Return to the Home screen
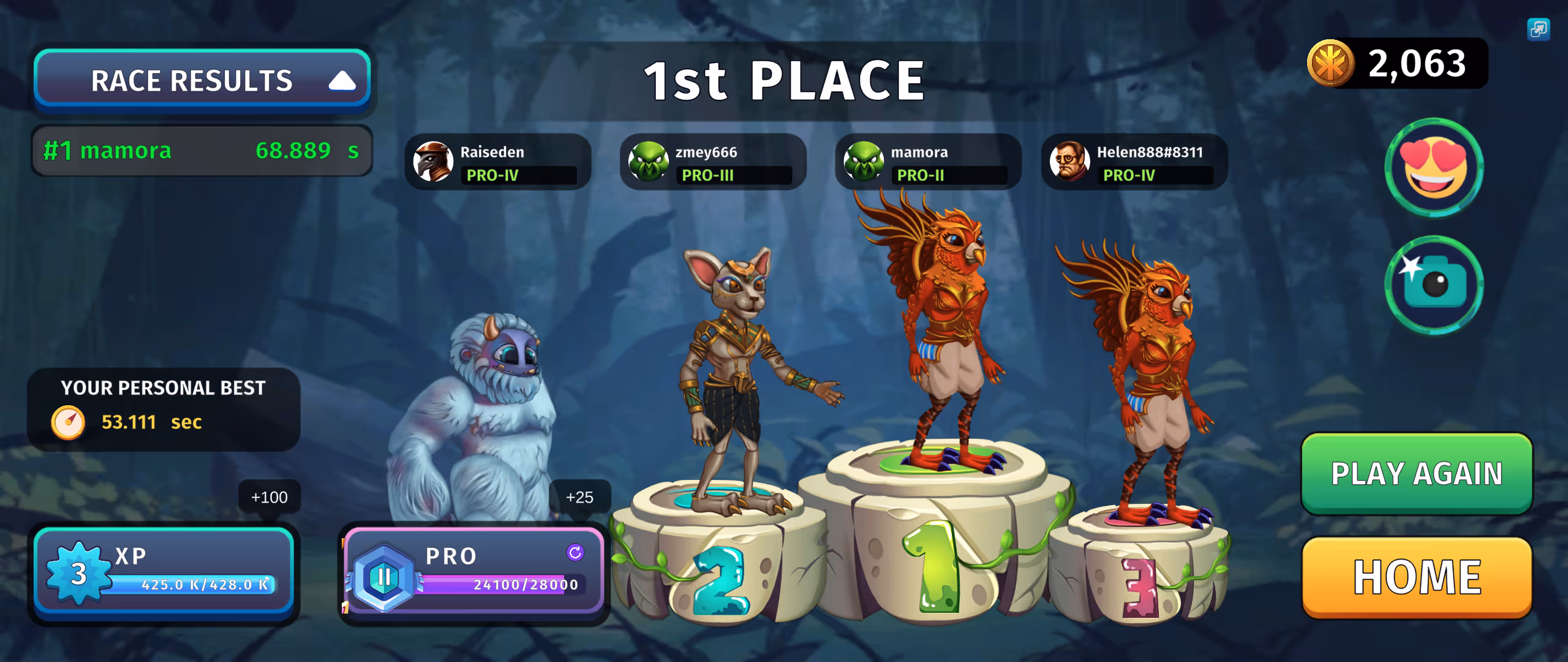The width and height of the screenshot is (1568, 662). click(1416, 577)
